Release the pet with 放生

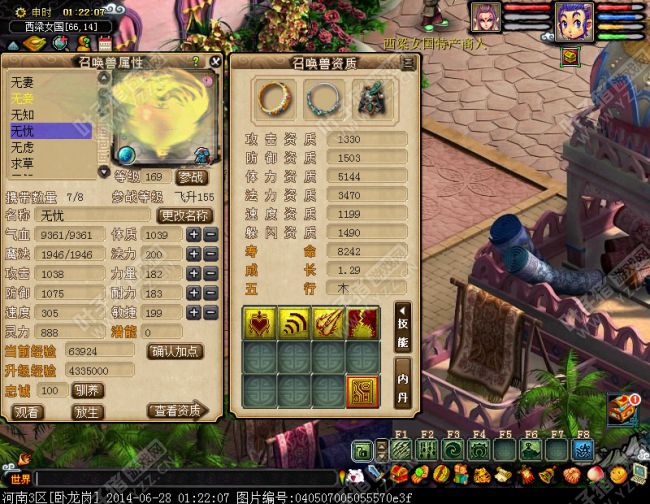[88, 411]
